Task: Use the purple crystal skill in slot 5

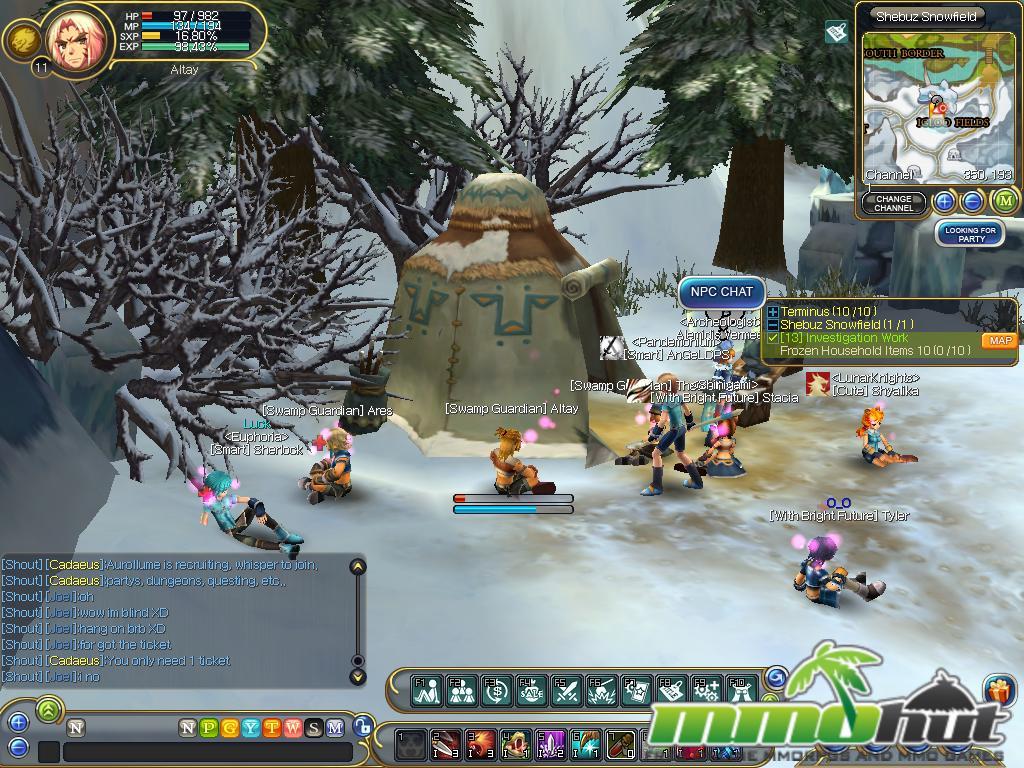Action: [x=552, y=745]
